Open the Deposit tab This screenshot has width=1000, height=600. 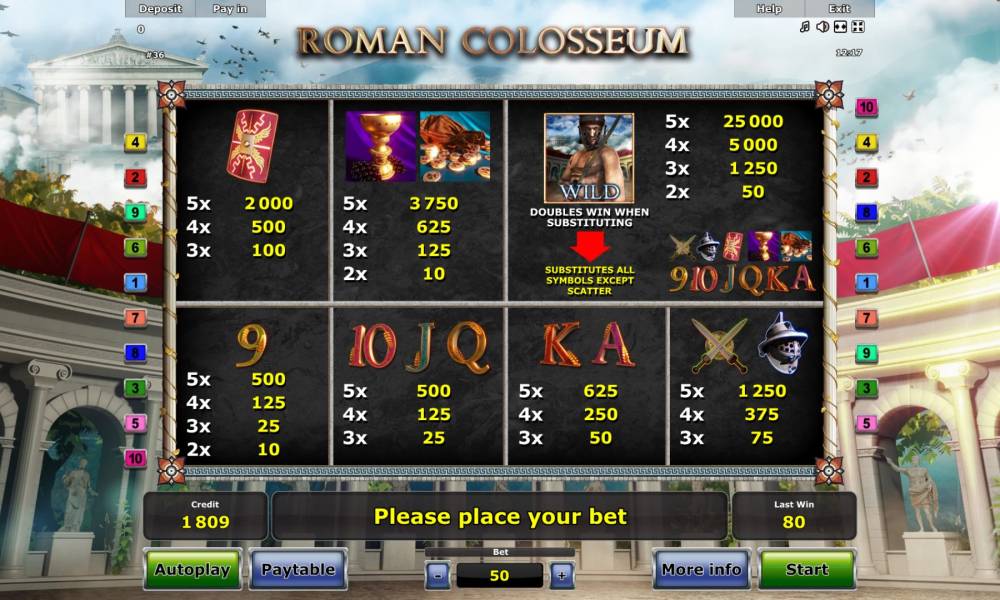(160, 9)
